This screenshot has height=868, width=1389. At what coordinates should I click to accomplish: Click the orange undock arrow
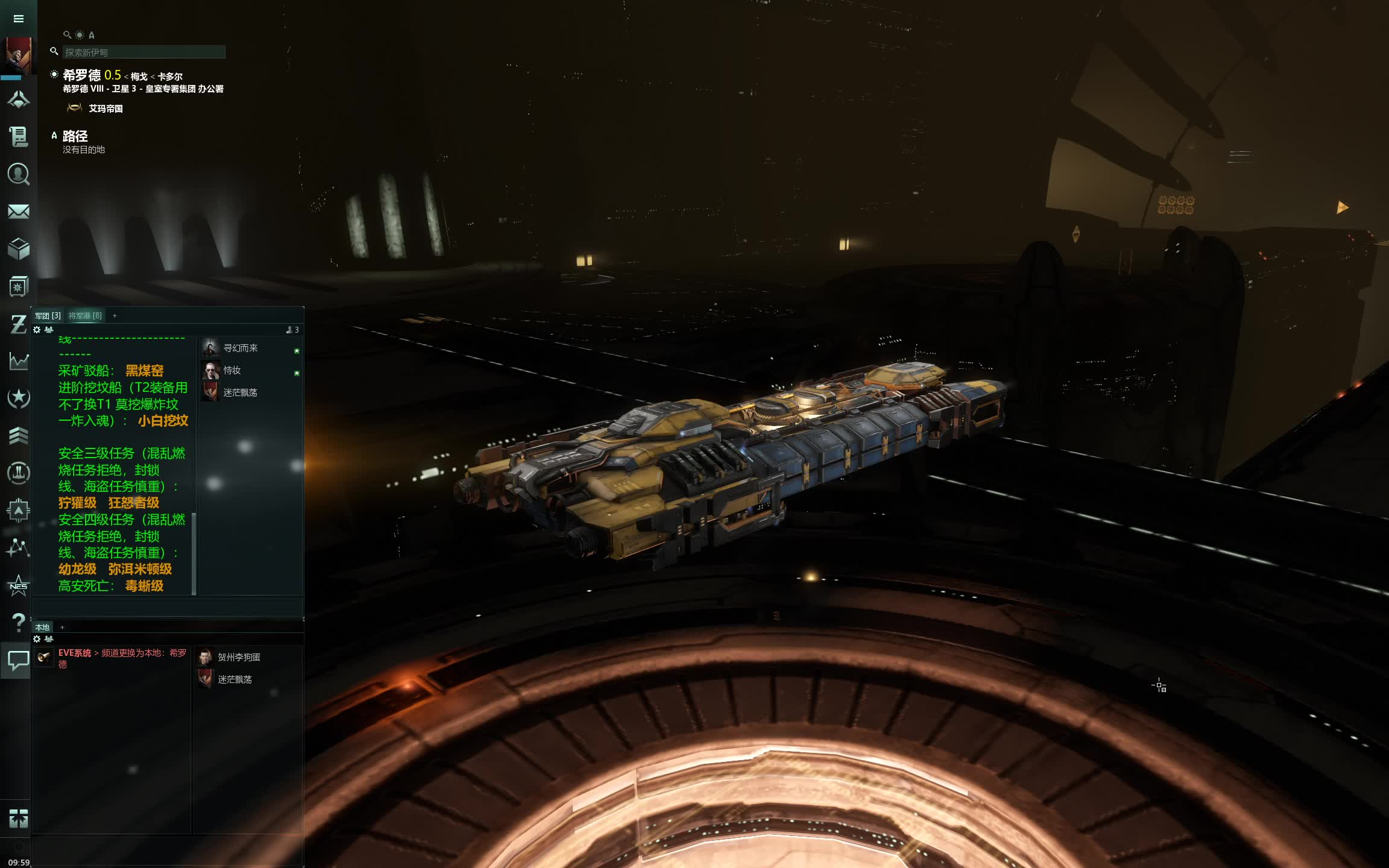1341,208
